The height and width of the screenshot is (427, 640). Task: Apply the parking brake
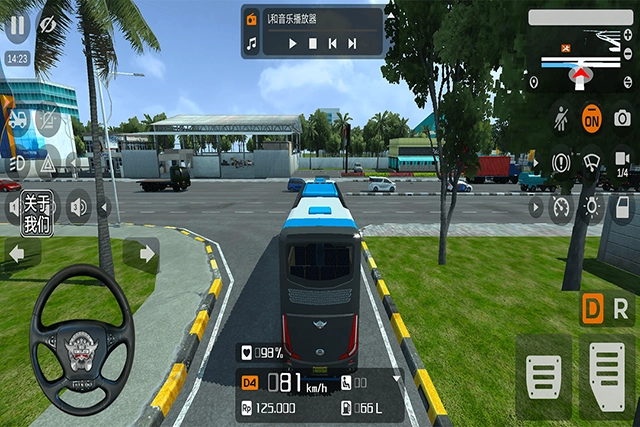tap(562, 162)
